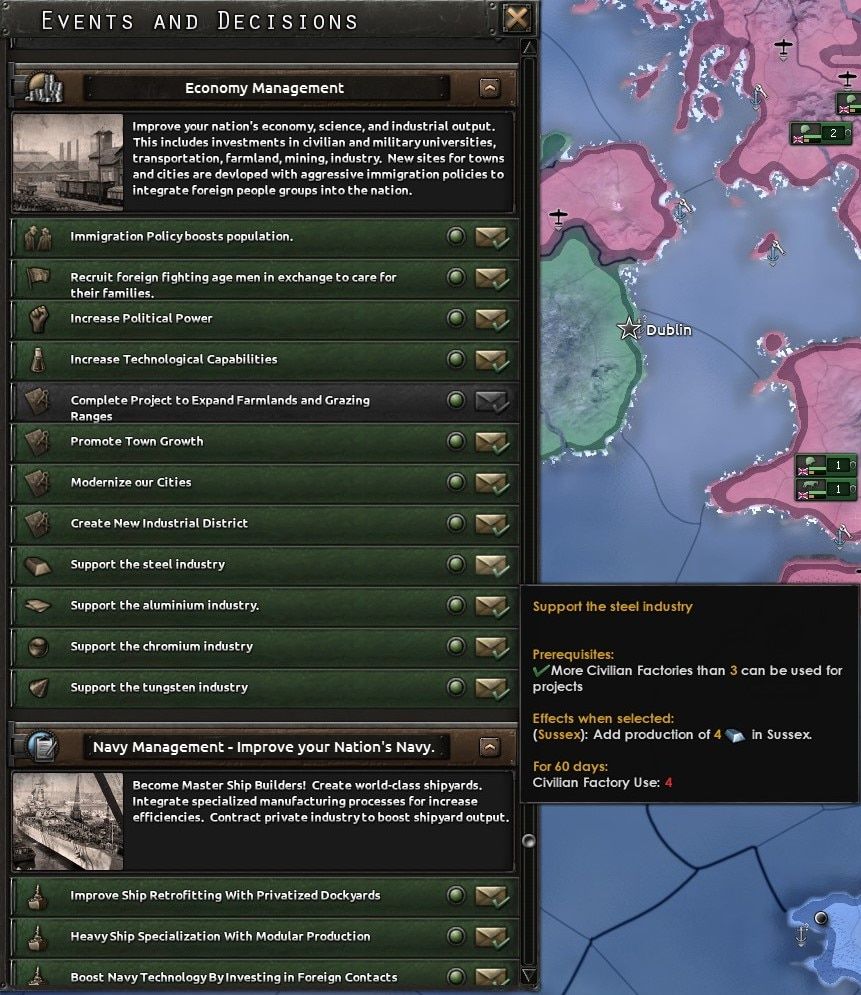Screen dimensions: 861x995
Task: Select the Immigration Policy boosts population decision
Action: [x=491, y=237]
